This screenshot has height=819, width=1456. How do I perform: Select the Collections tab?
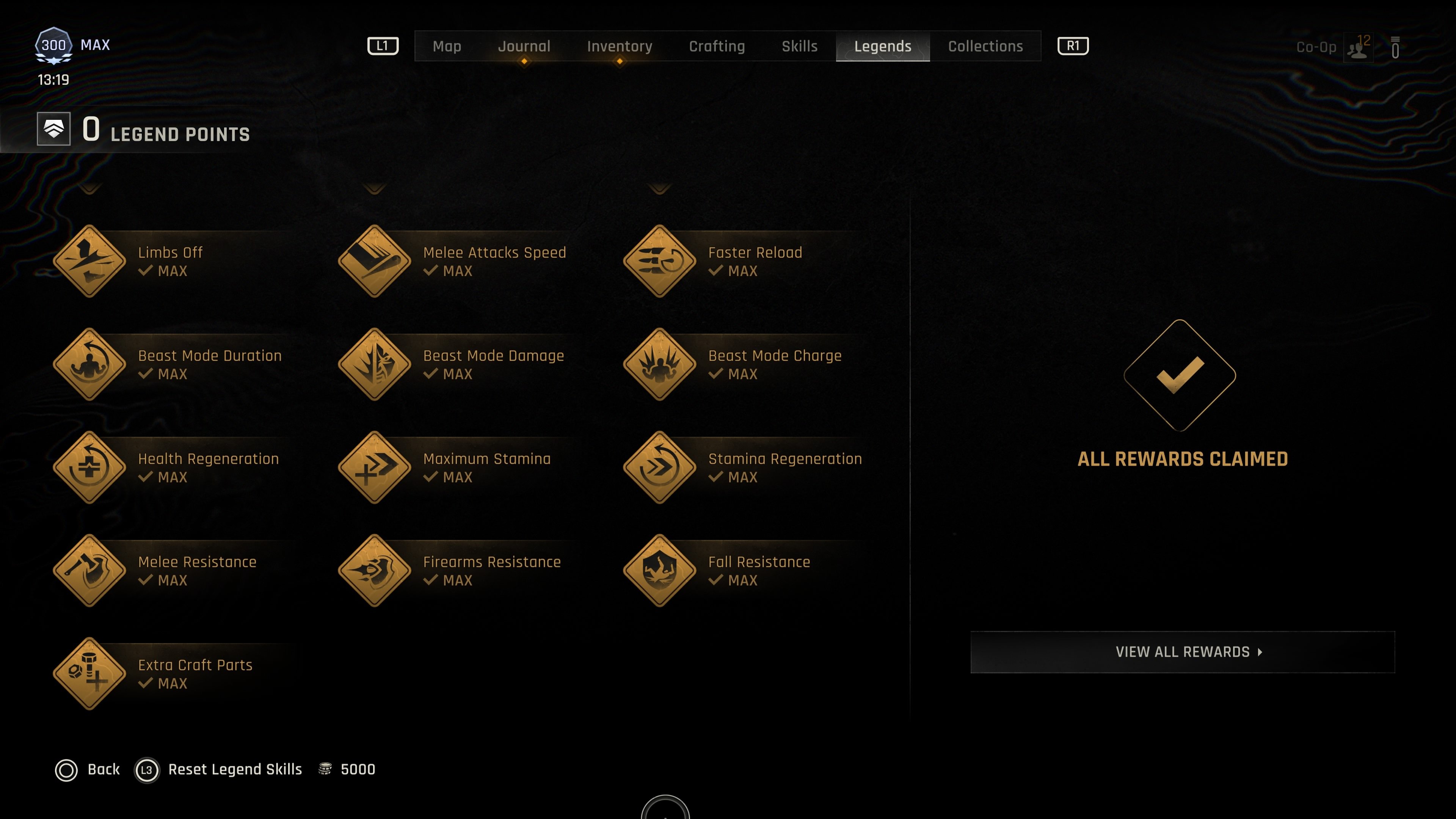pyautogui.click(x=985, y=46)
